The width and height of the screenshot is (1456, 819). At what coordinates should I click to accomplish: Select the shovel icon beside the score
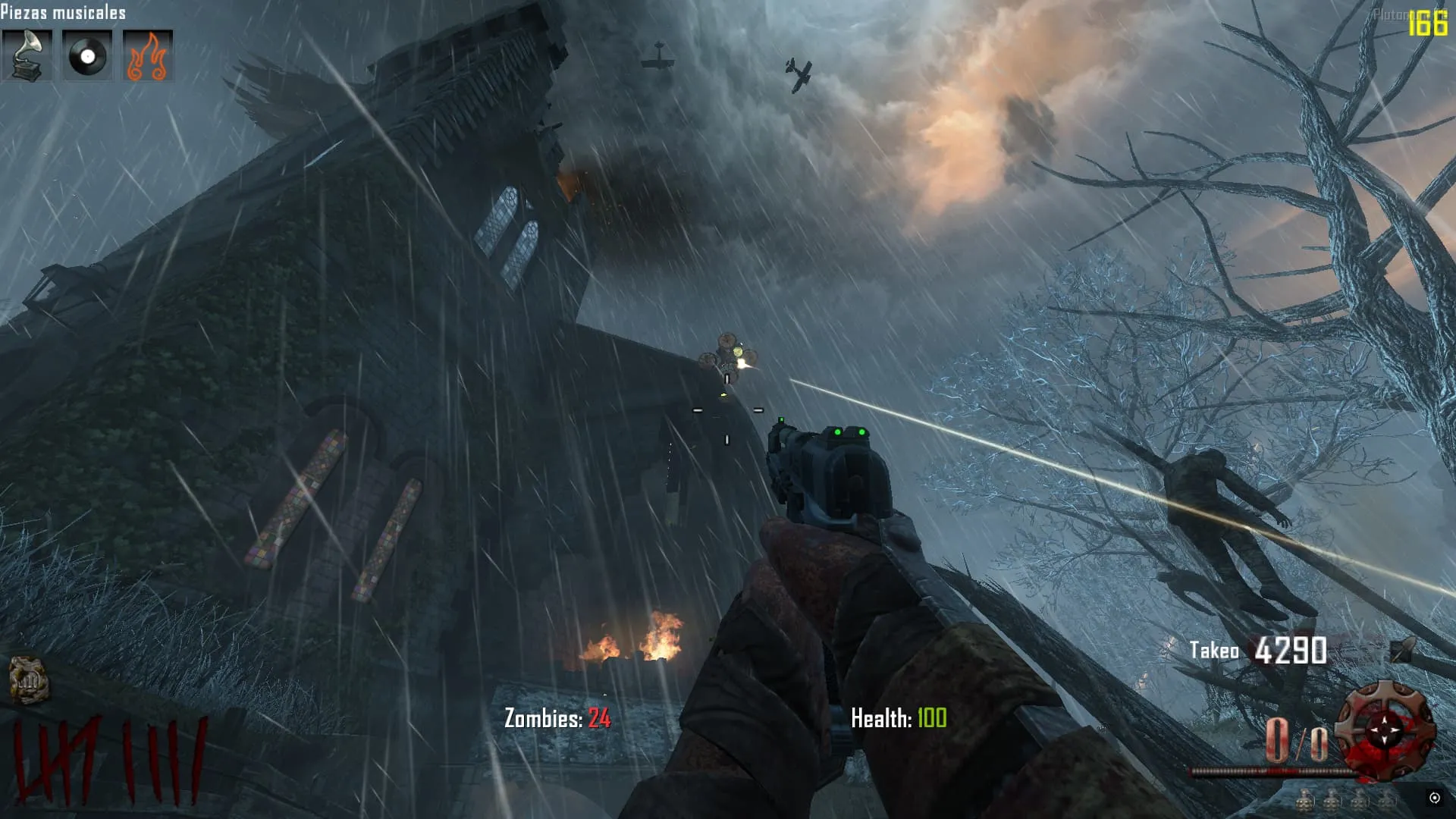click(1403, 650)
